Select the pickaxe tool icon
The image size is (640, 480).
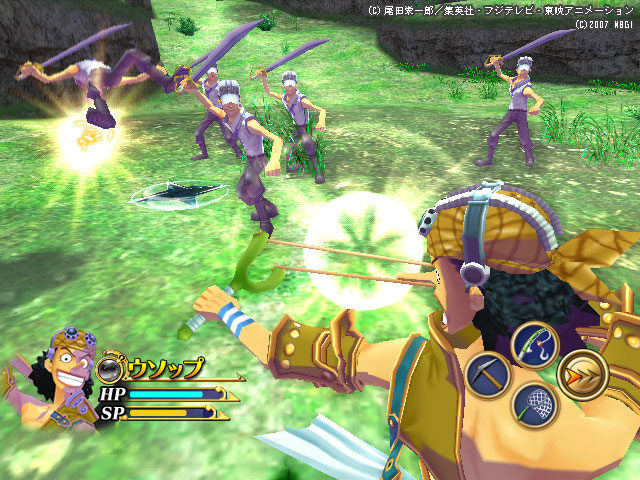tap(487, 375)
